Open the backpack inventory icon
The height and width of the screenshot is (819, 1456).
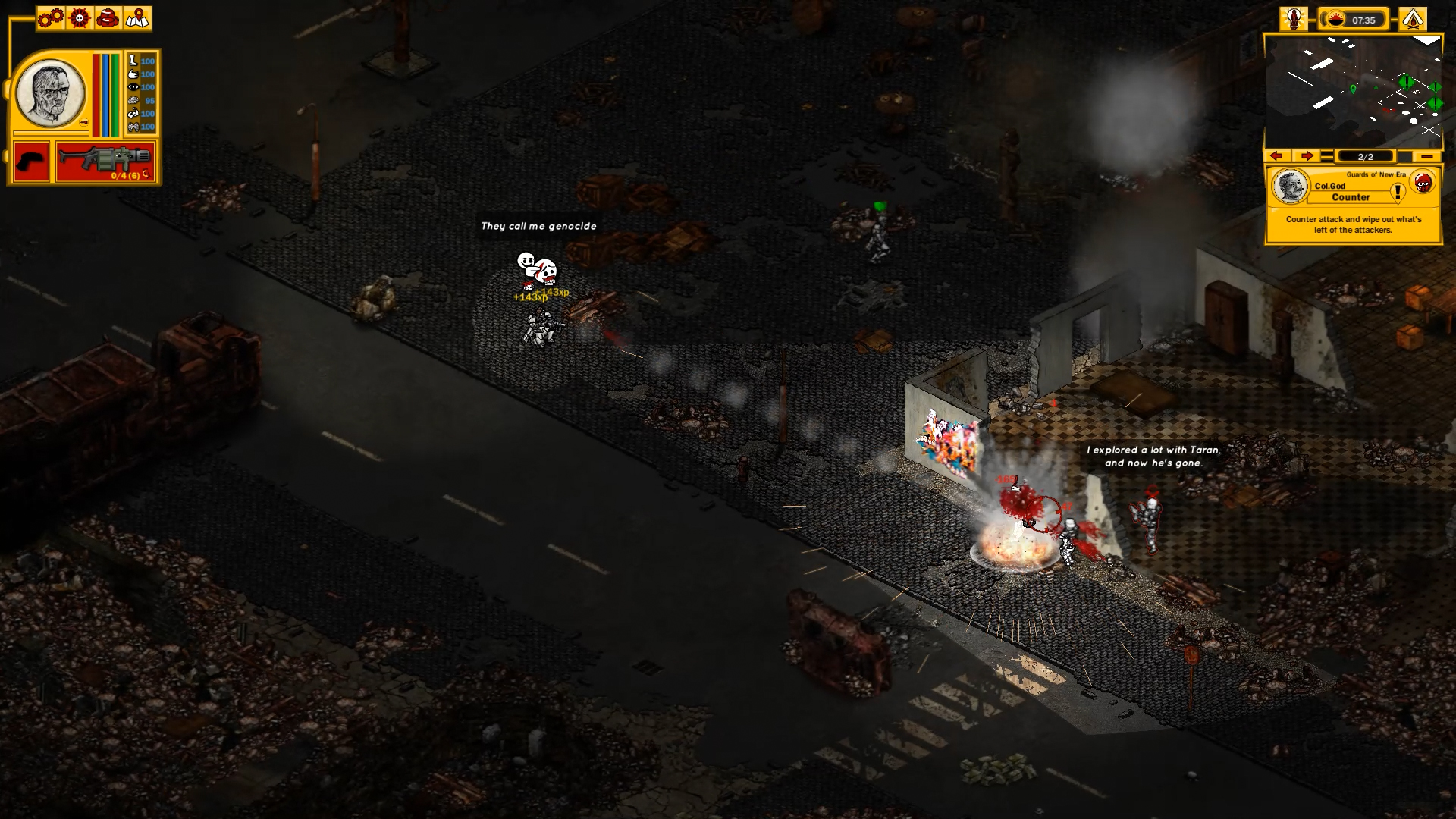click(x=107, y=17)
